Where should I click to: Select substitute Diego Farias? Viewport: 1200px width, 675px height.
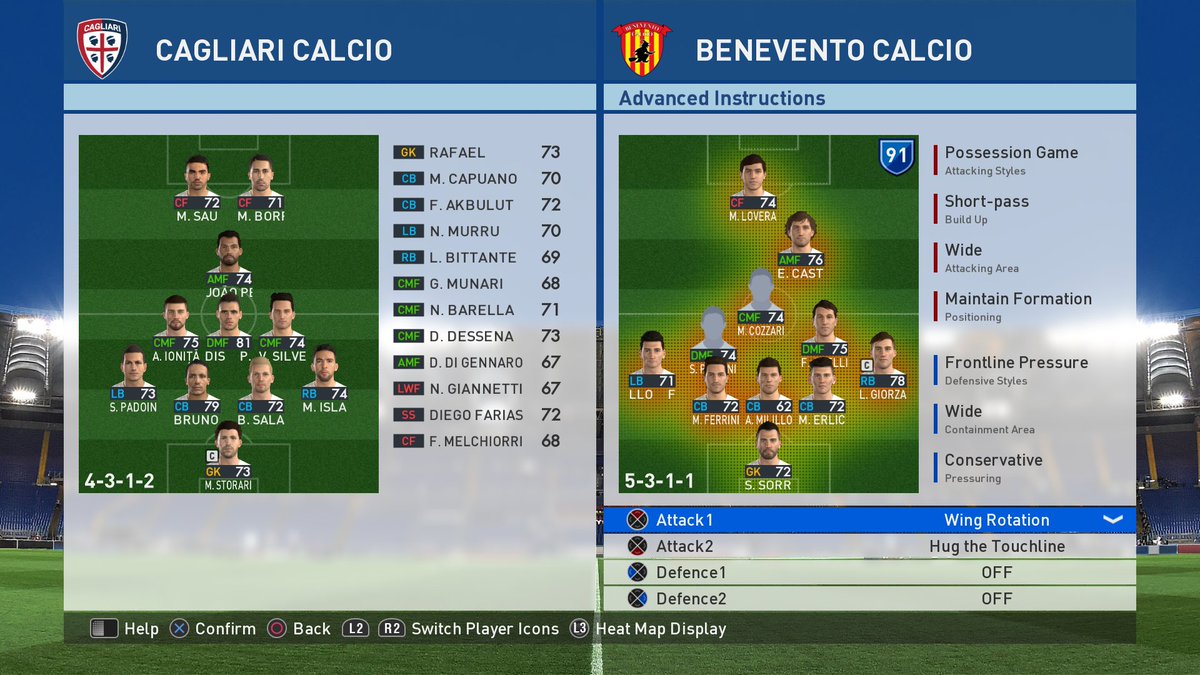pyautogui.click(x=476, y=415)
